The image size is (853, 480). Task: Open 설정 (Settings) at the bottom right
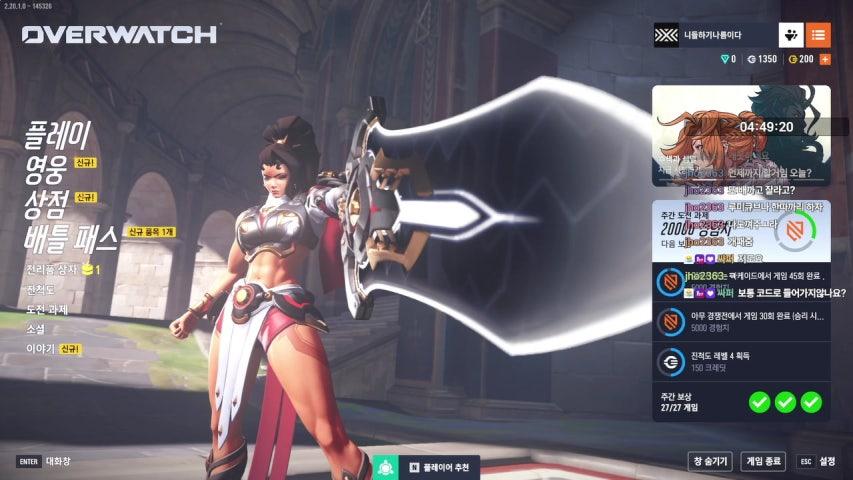pyautogui.click(x=818, y=461)
